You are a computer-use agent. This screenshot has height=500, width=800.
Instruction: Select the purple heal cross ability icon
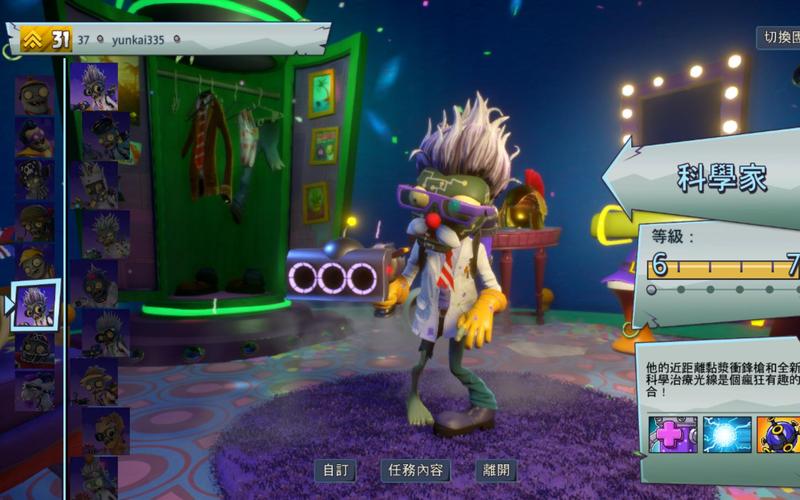tap(672, 435)
